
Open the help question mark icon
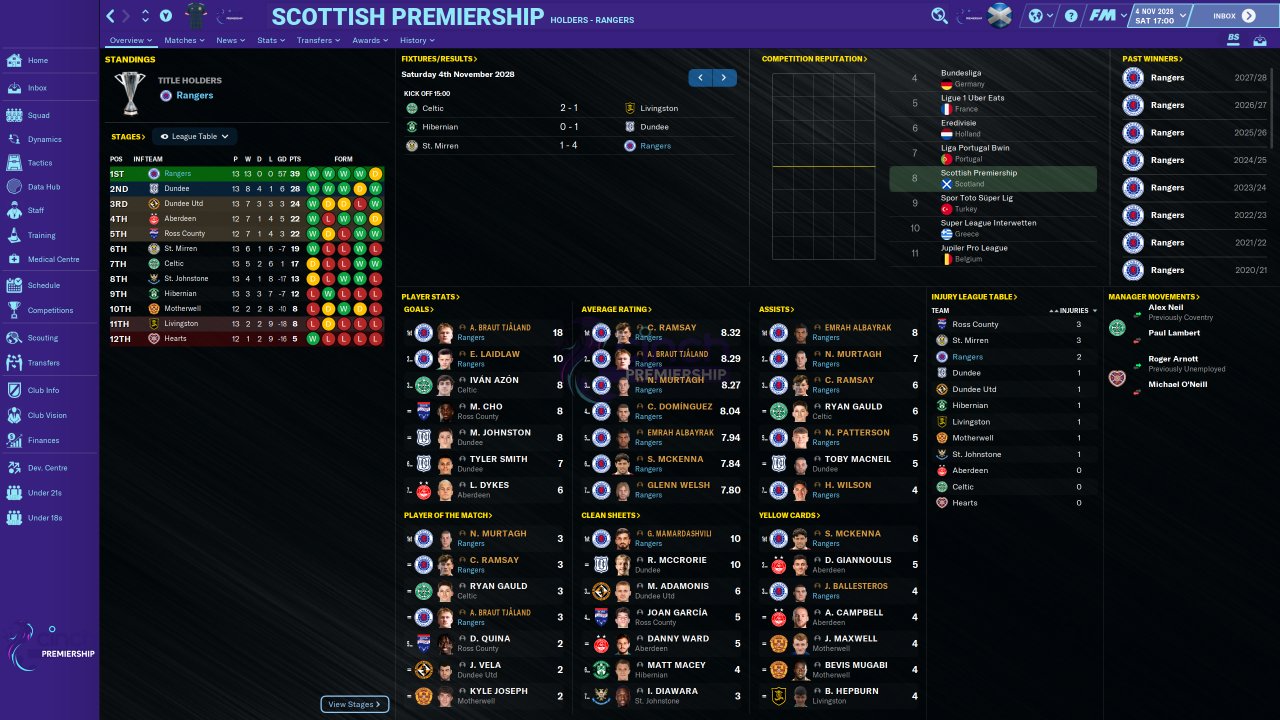[1071, 16]
